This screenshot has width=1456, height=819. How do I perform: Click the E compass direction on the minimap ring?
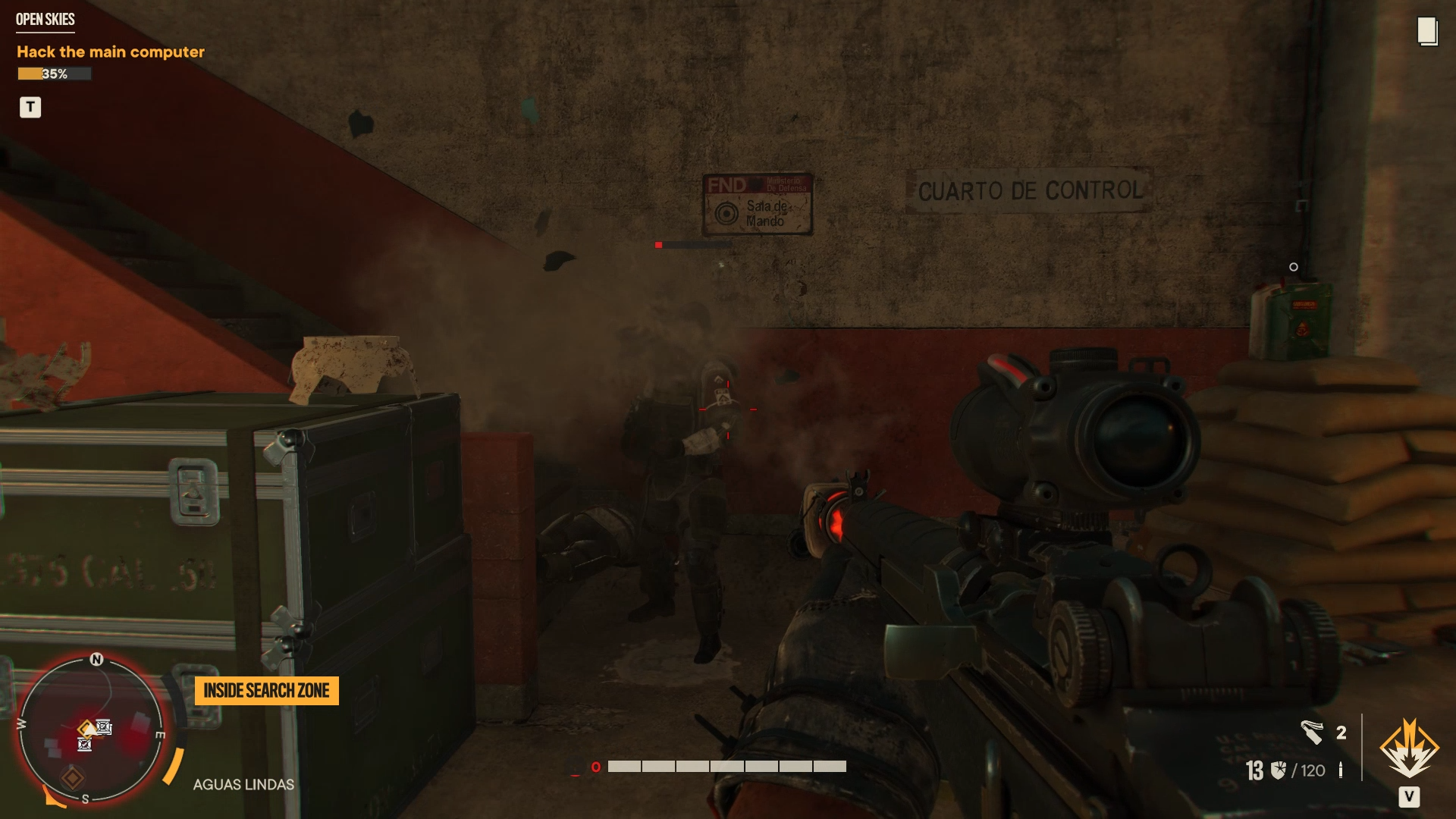click(x=161, y=735)
